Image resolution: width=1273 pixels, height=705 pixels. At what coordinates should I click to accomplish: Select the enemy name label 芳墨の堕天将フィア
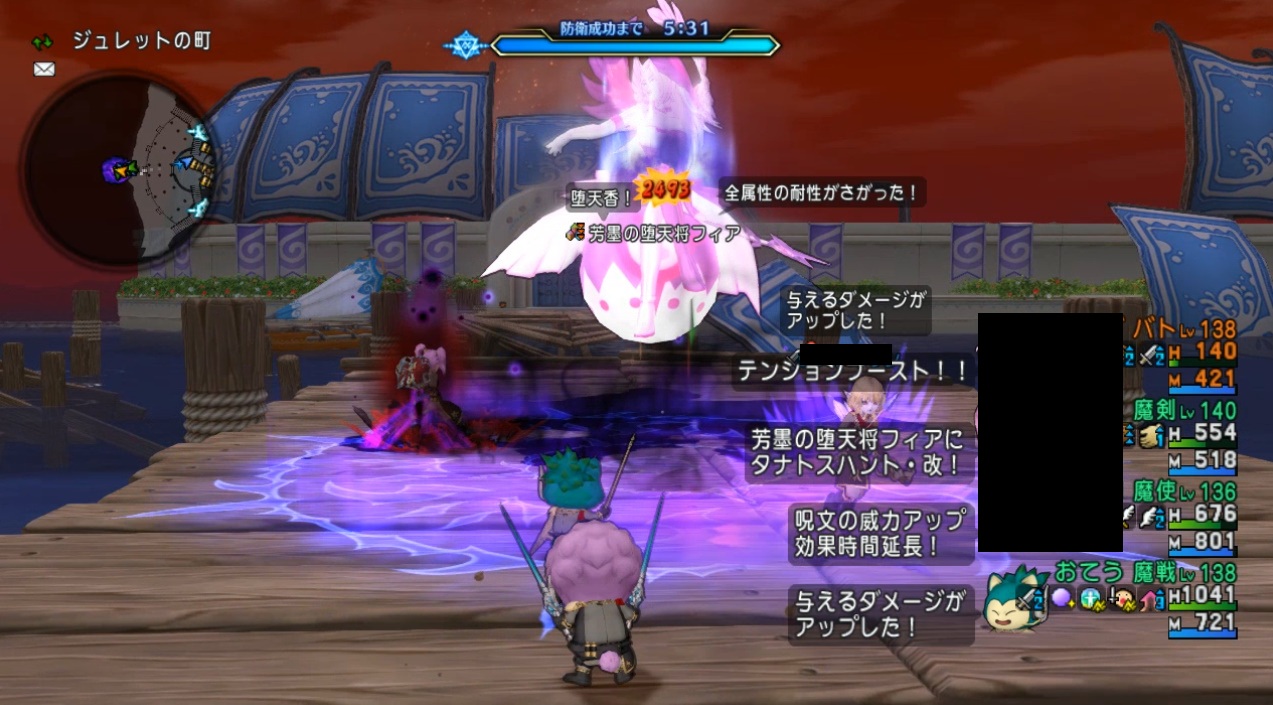[x=663, y=233]
